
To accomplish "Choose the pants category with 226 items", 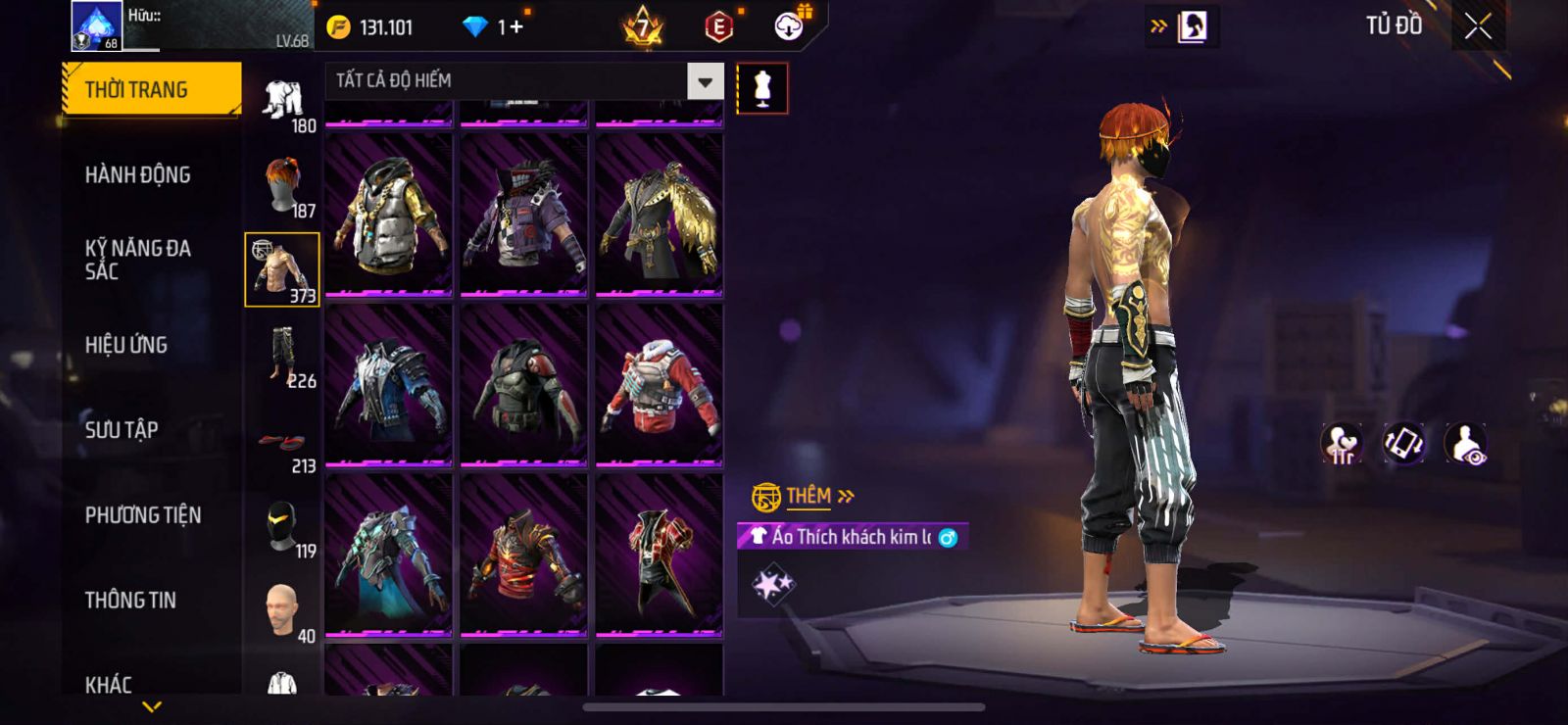I will 282,358.
